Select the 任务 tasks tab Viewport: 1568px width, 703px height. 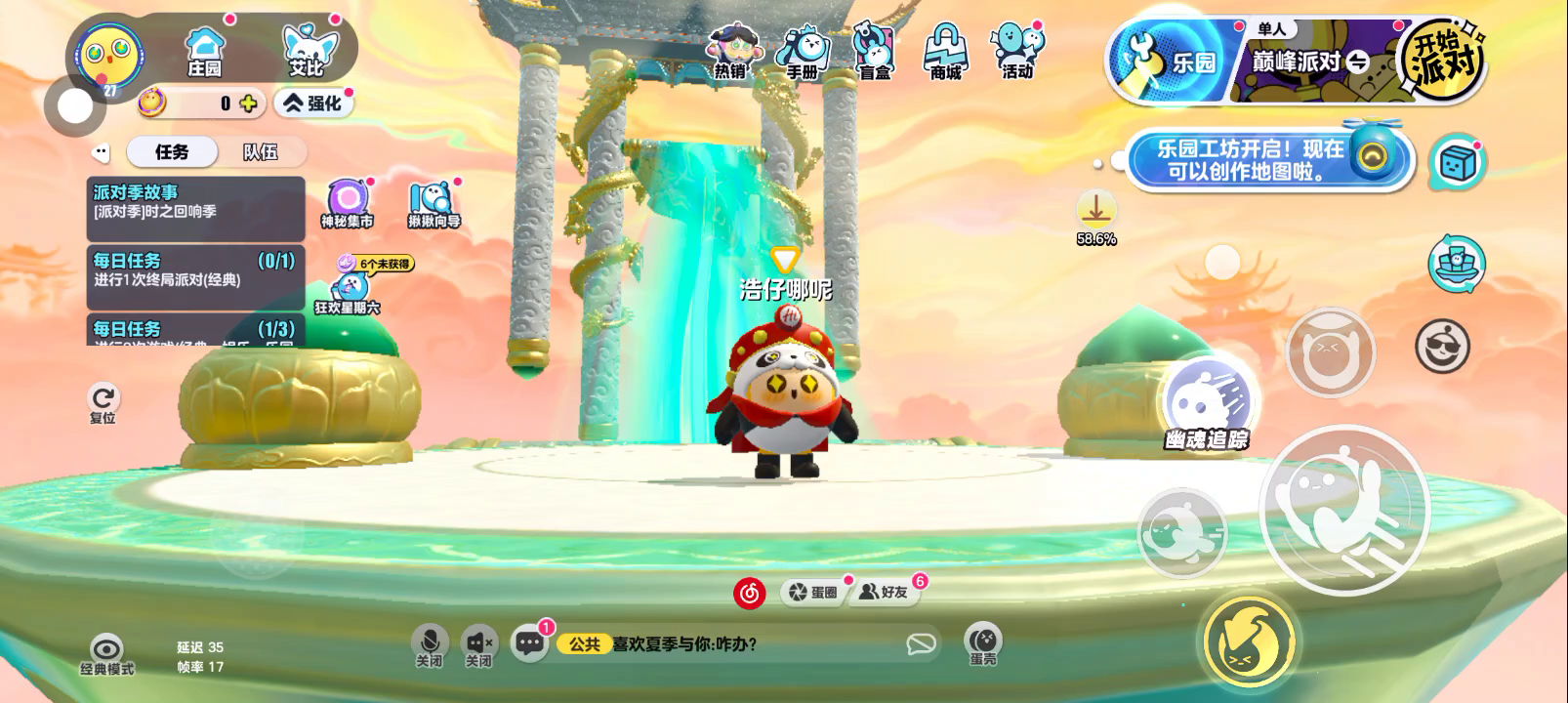click(172, 151)
